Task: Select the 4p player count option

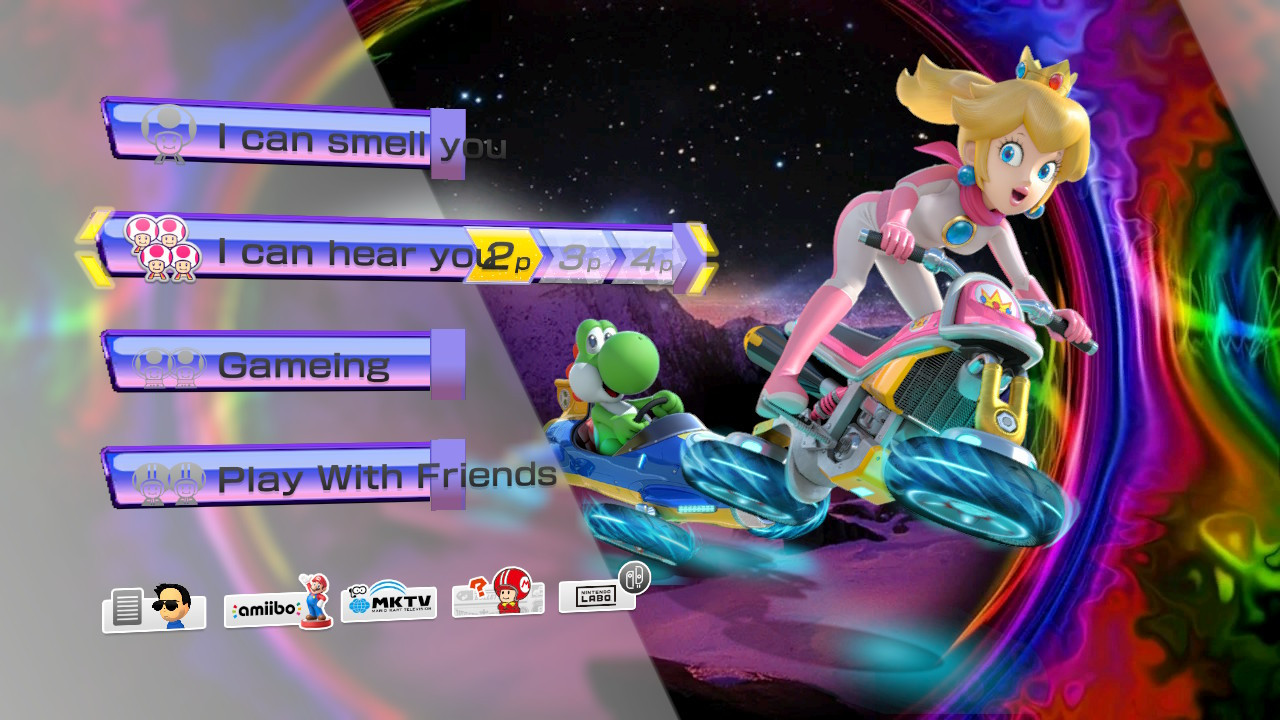Action: (x=655, y=264)
